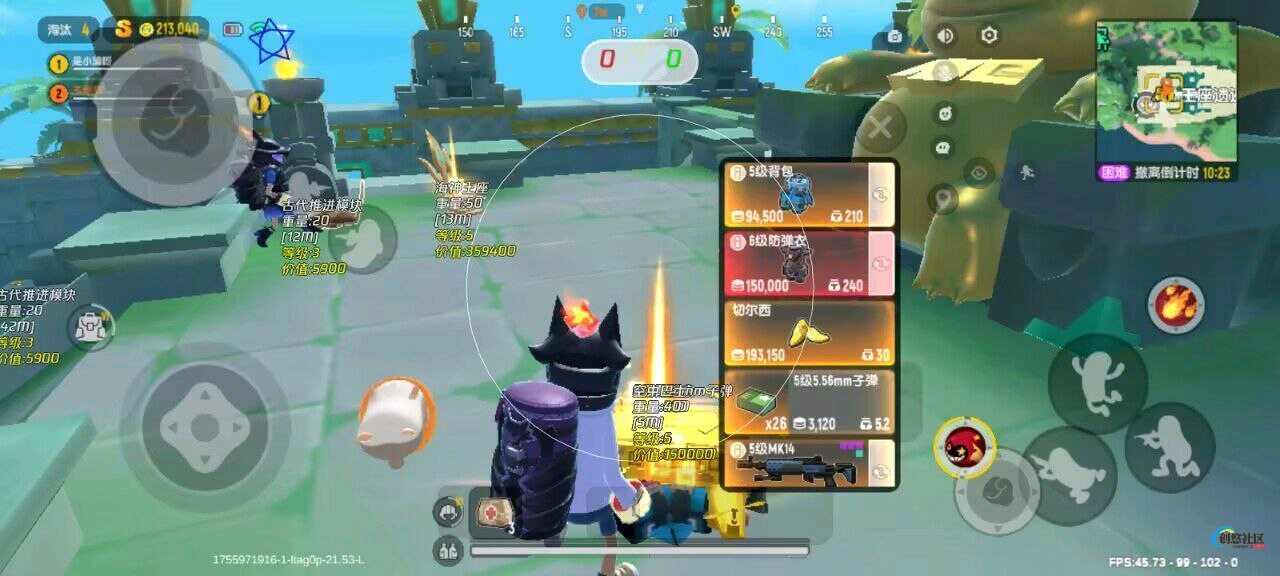The width and height of the screenshot is (1280, 576).
Task: Open the emote face icon
Action: click(x=944, y=111)
